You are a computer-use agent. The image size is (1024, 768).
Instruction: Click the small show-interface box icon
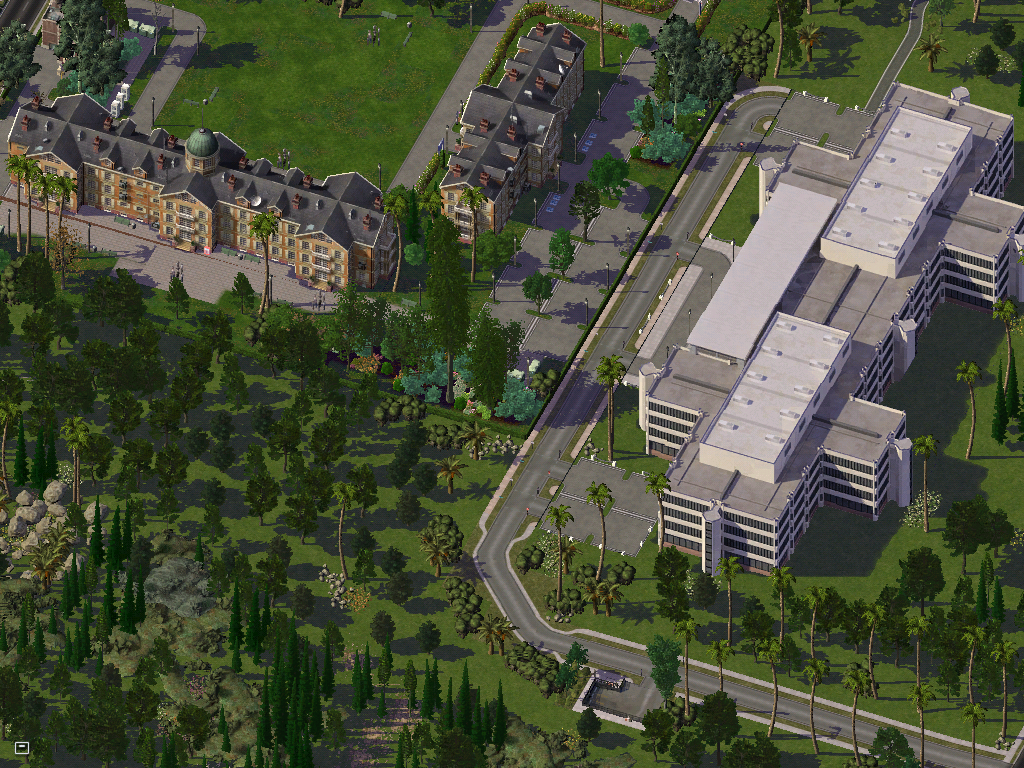pos(22,747)
